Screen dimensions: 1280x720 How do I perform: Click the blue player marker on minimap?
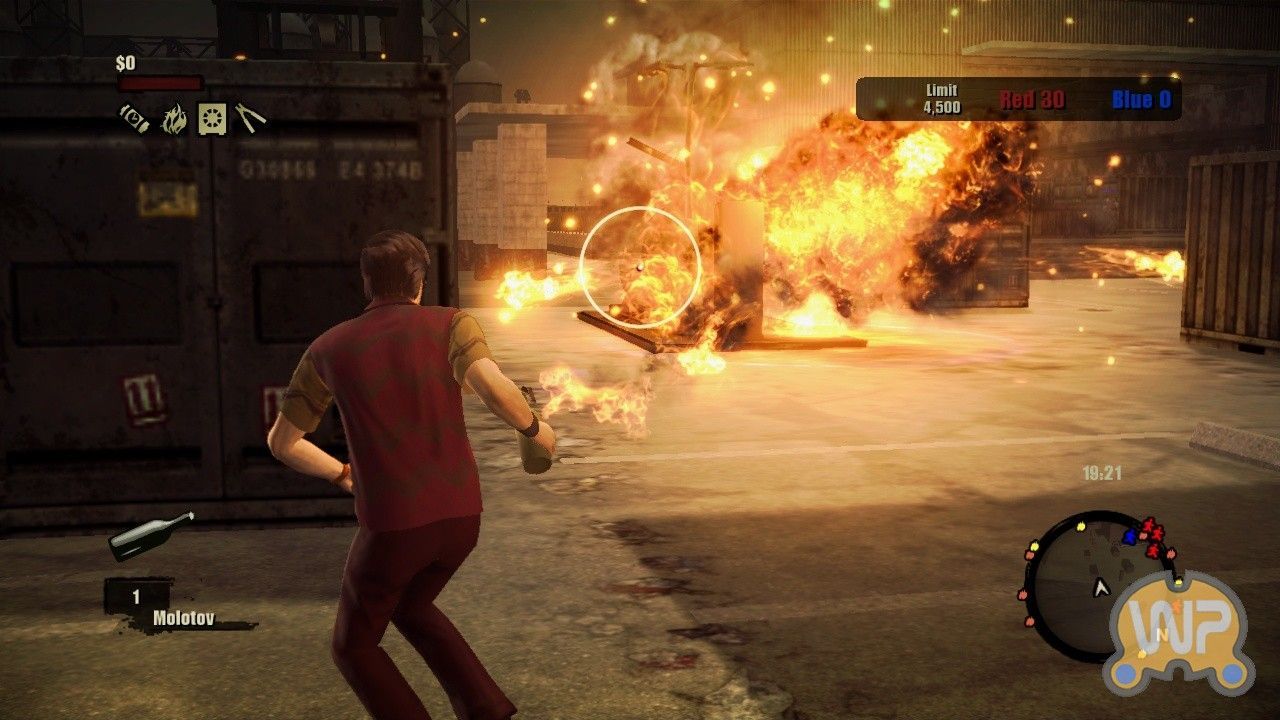click(x=1130, y=537)
